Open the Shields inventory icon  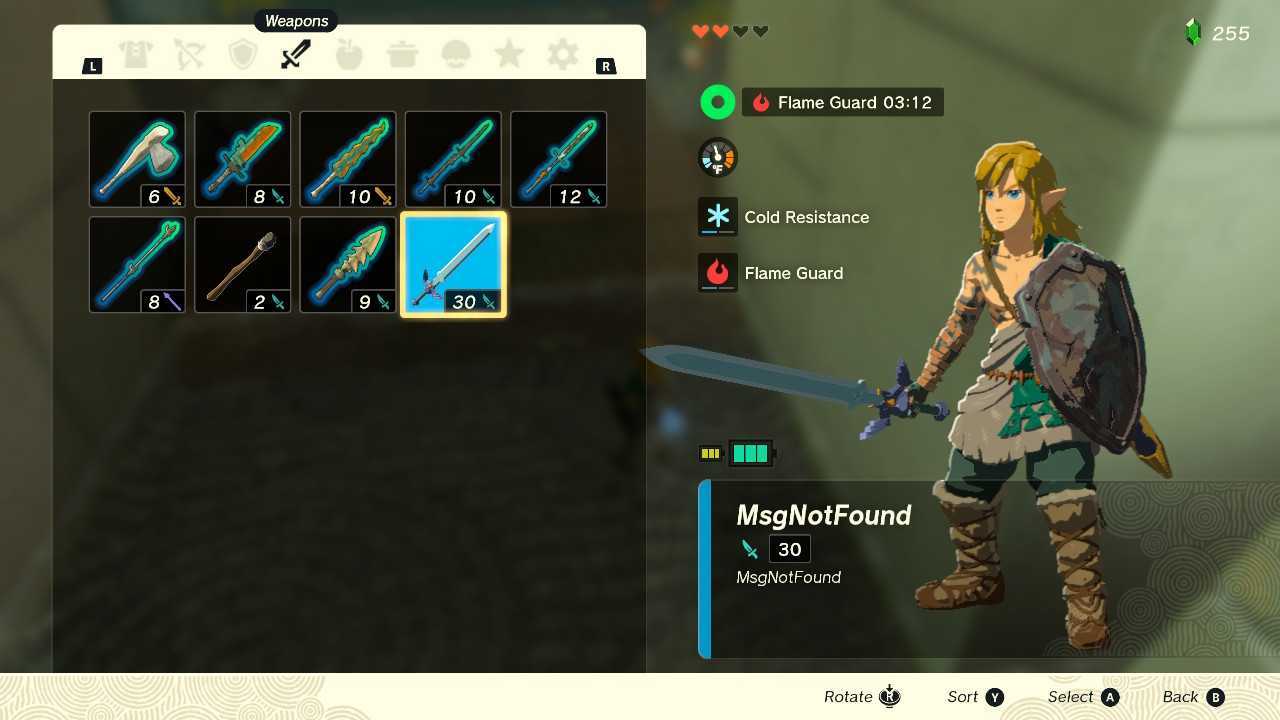pos(242,54)
